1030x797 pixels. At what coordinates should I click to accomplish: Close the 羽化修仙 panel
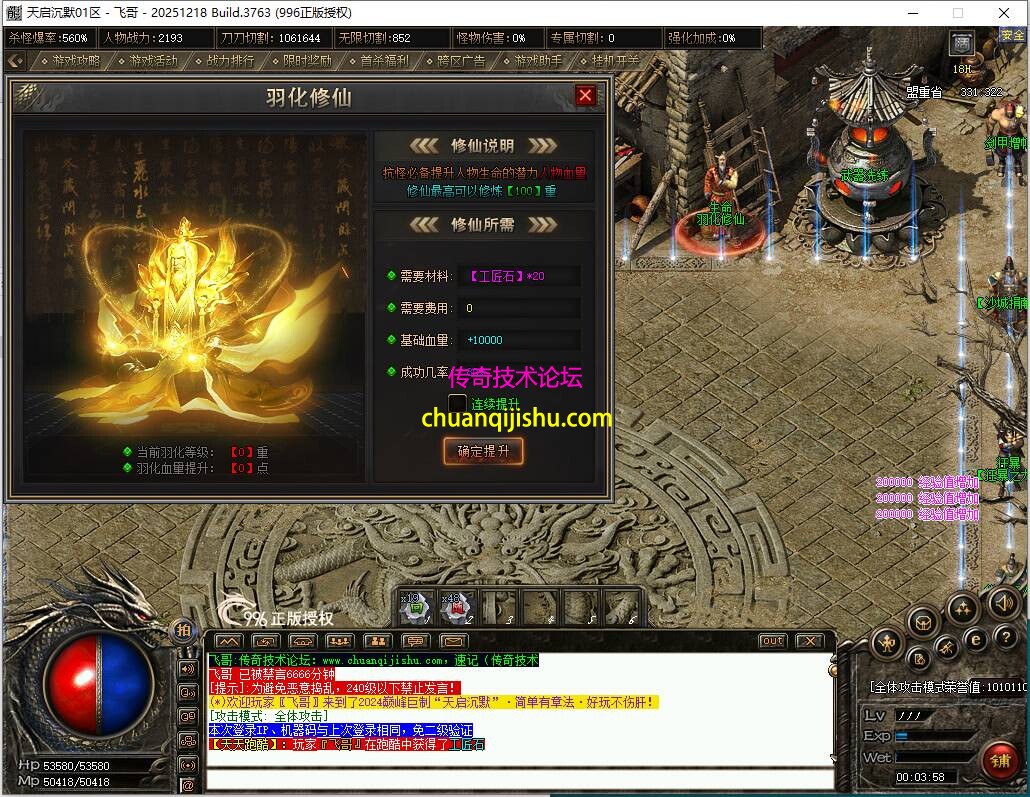(x=586, y=96)
